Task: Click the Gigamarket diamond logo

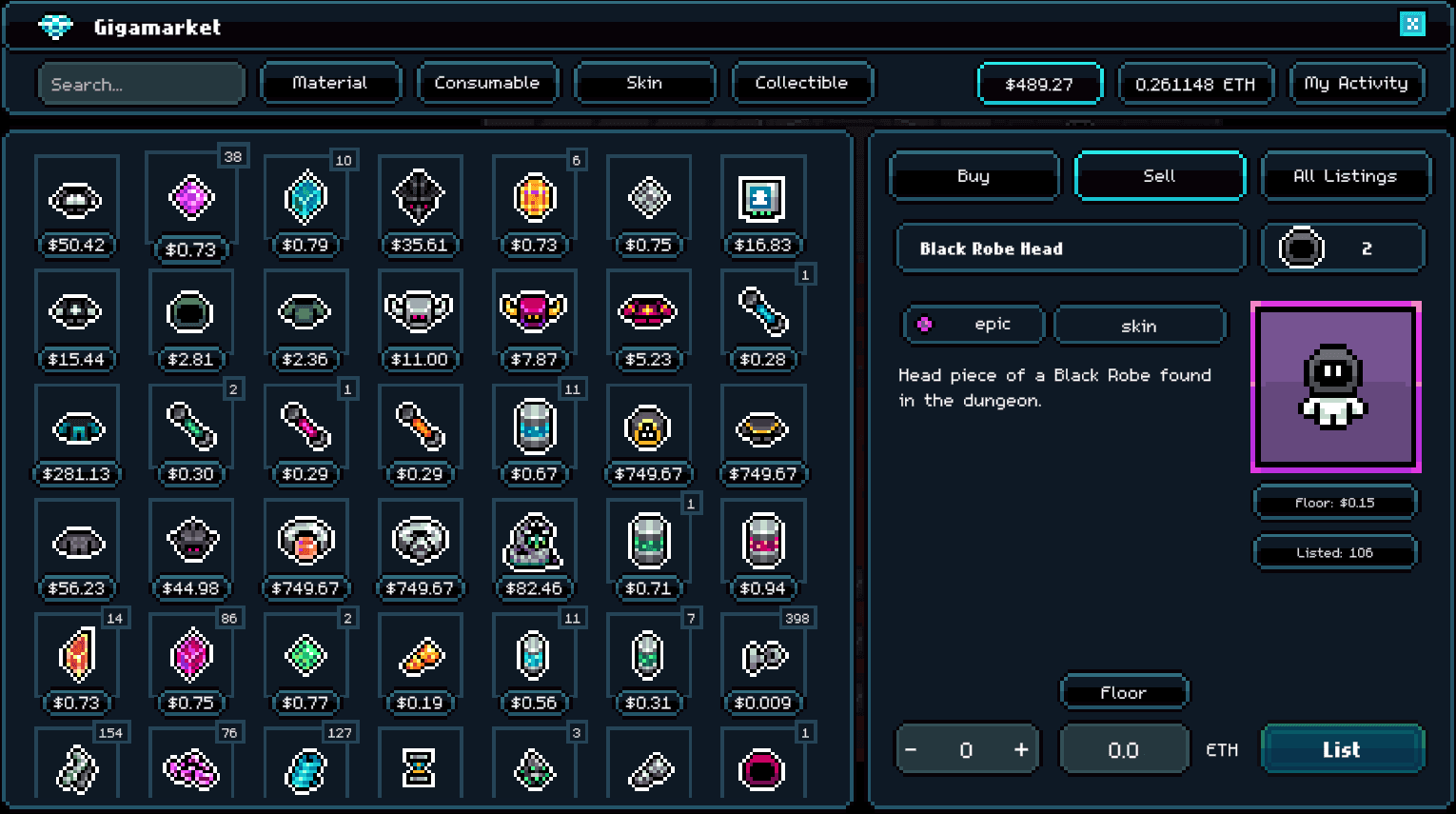Action: (x=54, y=27)
